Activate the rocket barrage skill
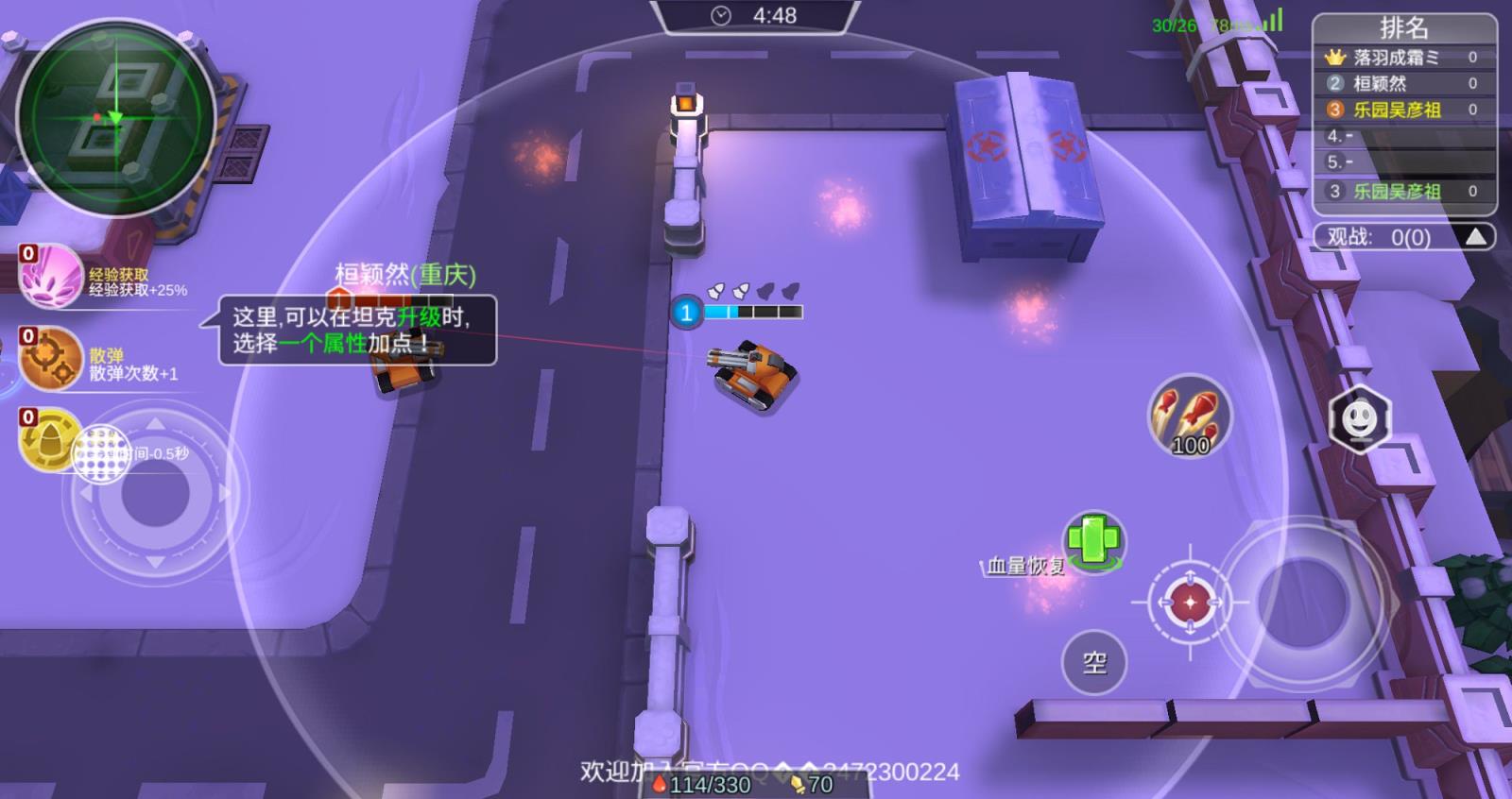The width and height of the screenshot is (1512, 799). 1190,416
